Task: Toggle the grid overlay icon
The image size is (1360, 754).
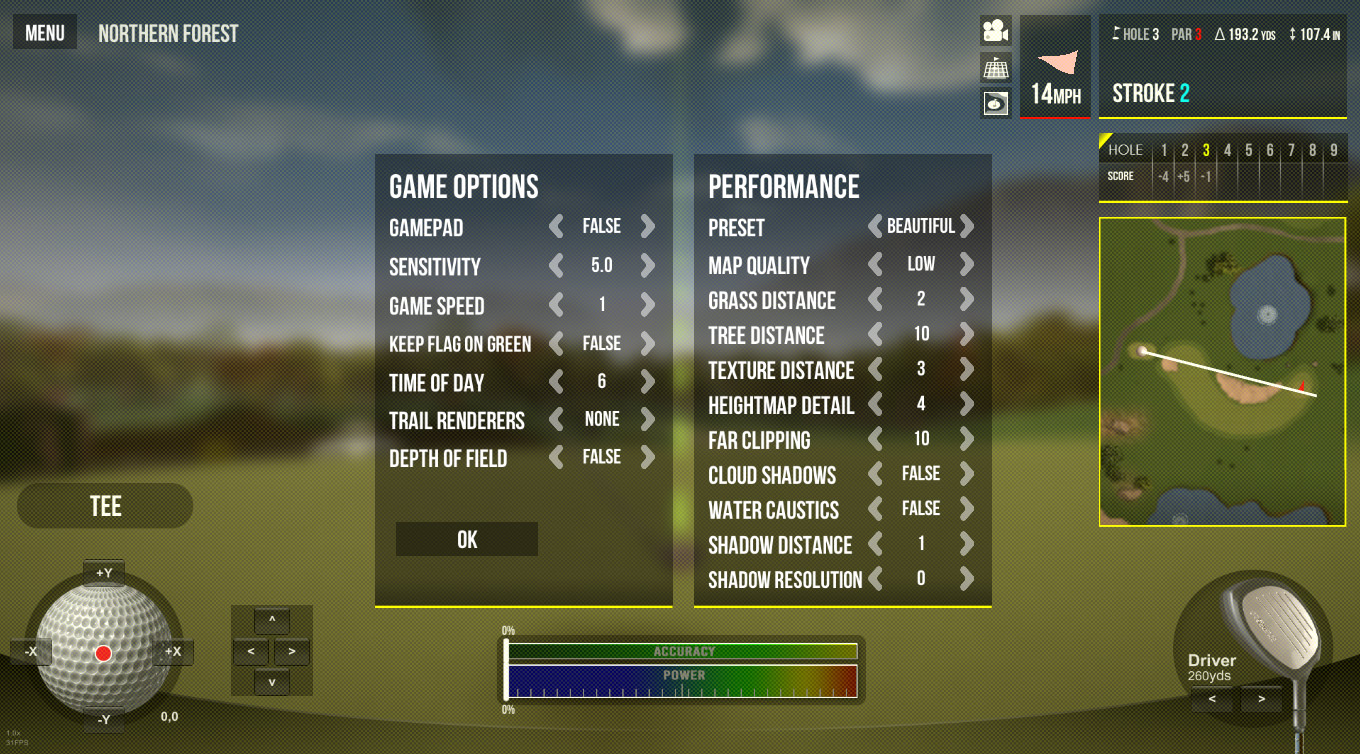Action: tap(995, 67)
